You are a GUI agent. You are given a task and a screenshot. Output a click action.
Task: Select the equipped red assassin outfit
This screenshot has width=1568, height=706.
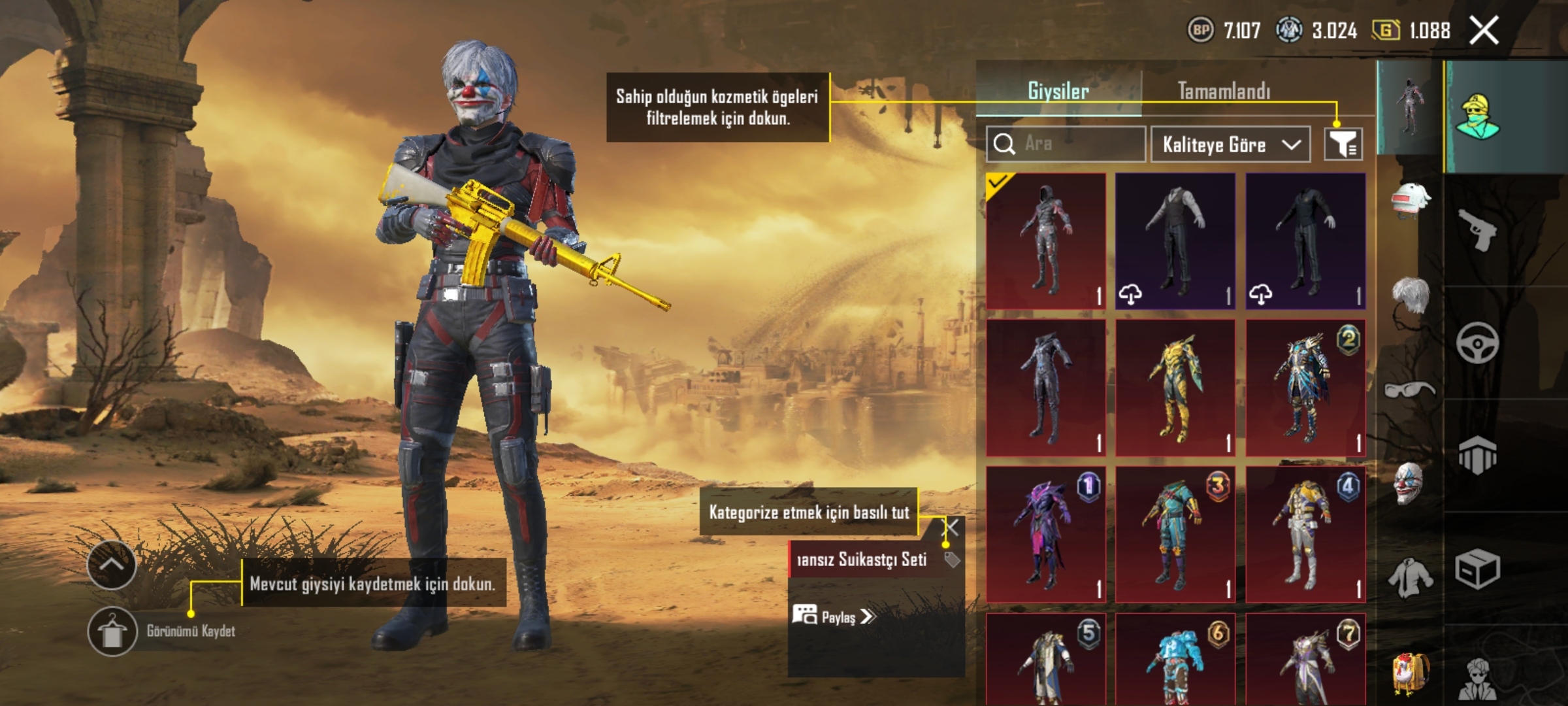click(x=1046, y=241)
